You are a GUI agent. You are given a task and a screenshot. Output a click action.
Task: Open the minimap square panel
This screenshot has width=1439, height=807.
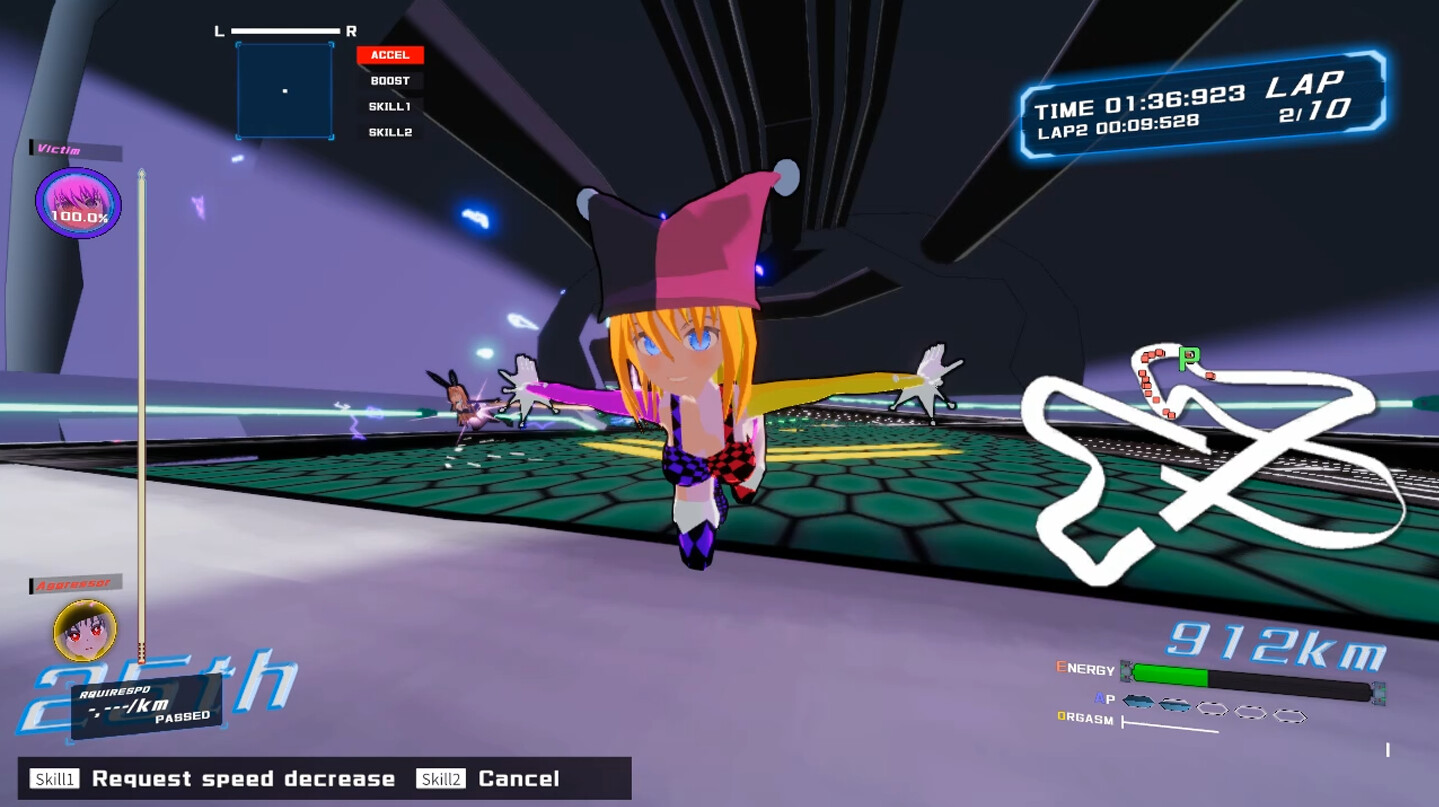(x=283, y=90)
